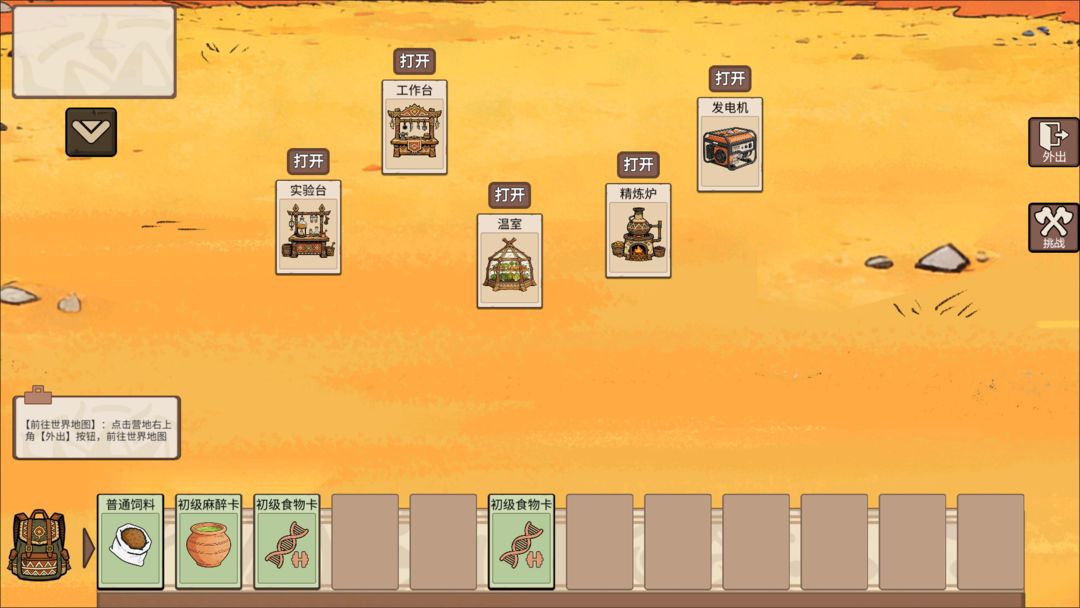This screenshot has height=608, width=1080.
Task: Click the 前往世界地图 quest hint panel
Action: [x=96, y=428]
